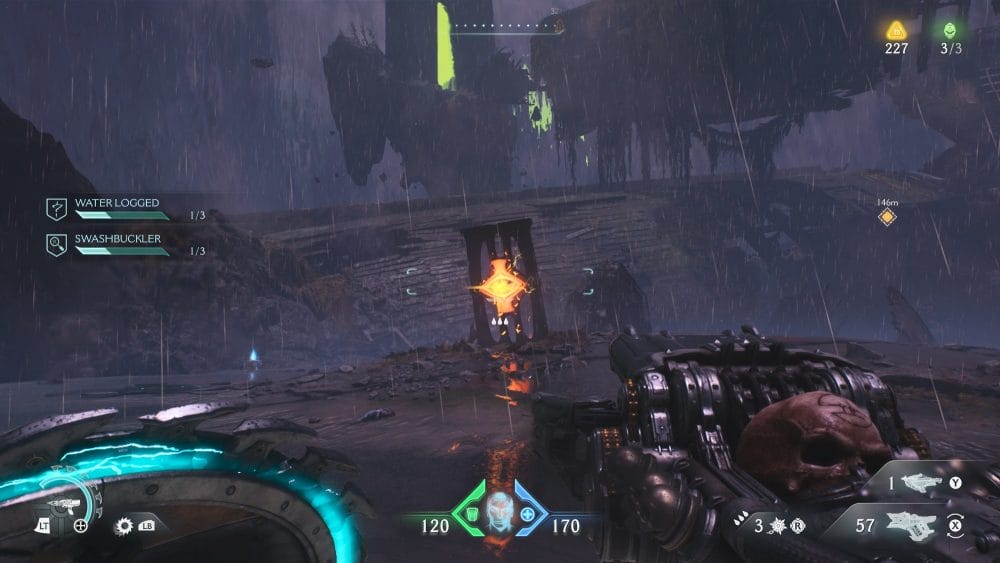Click the shield saw blade icon
Viewport: 1000px width, 563px height.
coord(125,525)
